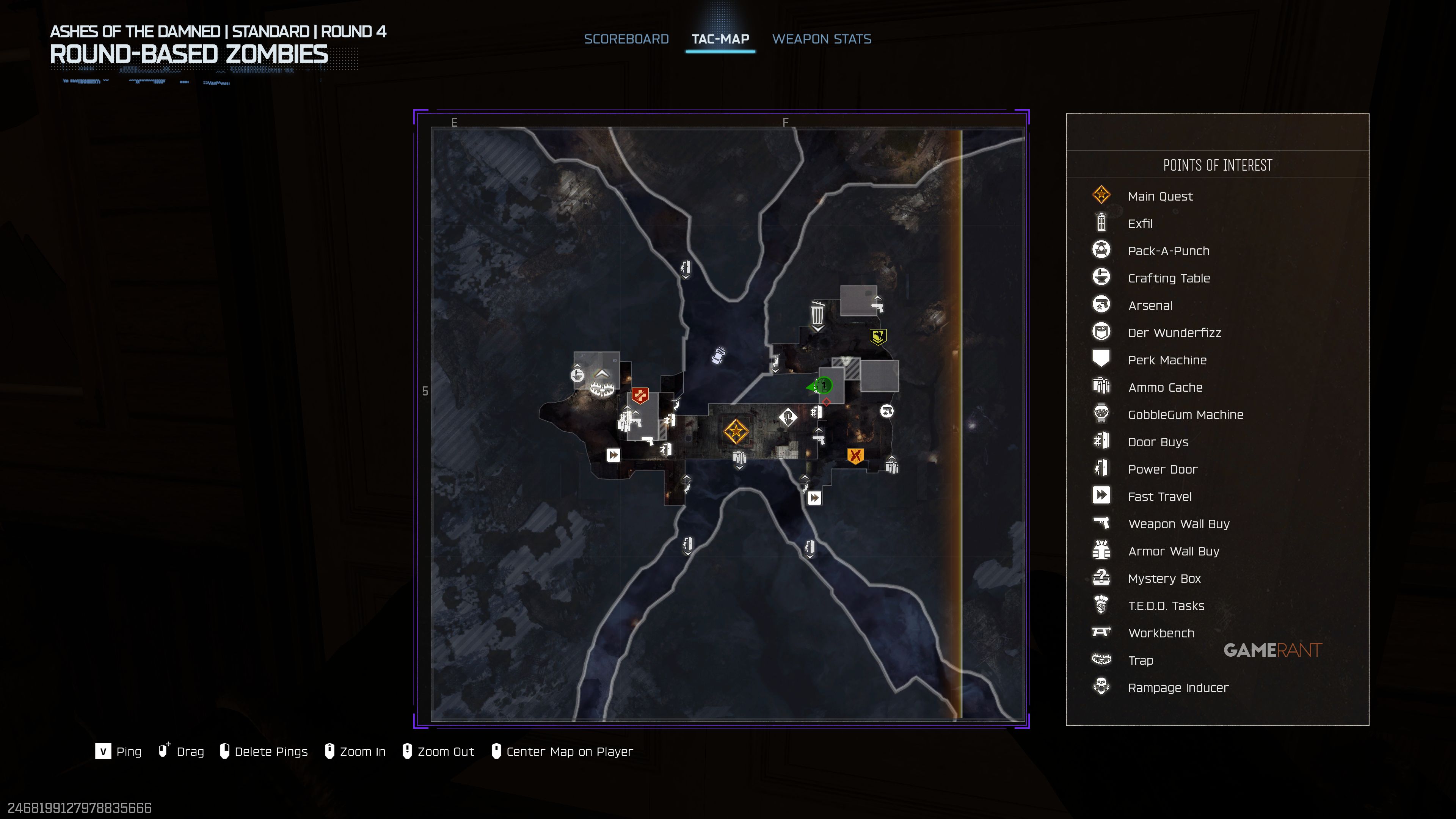Select the Exfil legend entry
Image resolution: width=1456 pixels, height=819 pixels.
coord(1140,224)
